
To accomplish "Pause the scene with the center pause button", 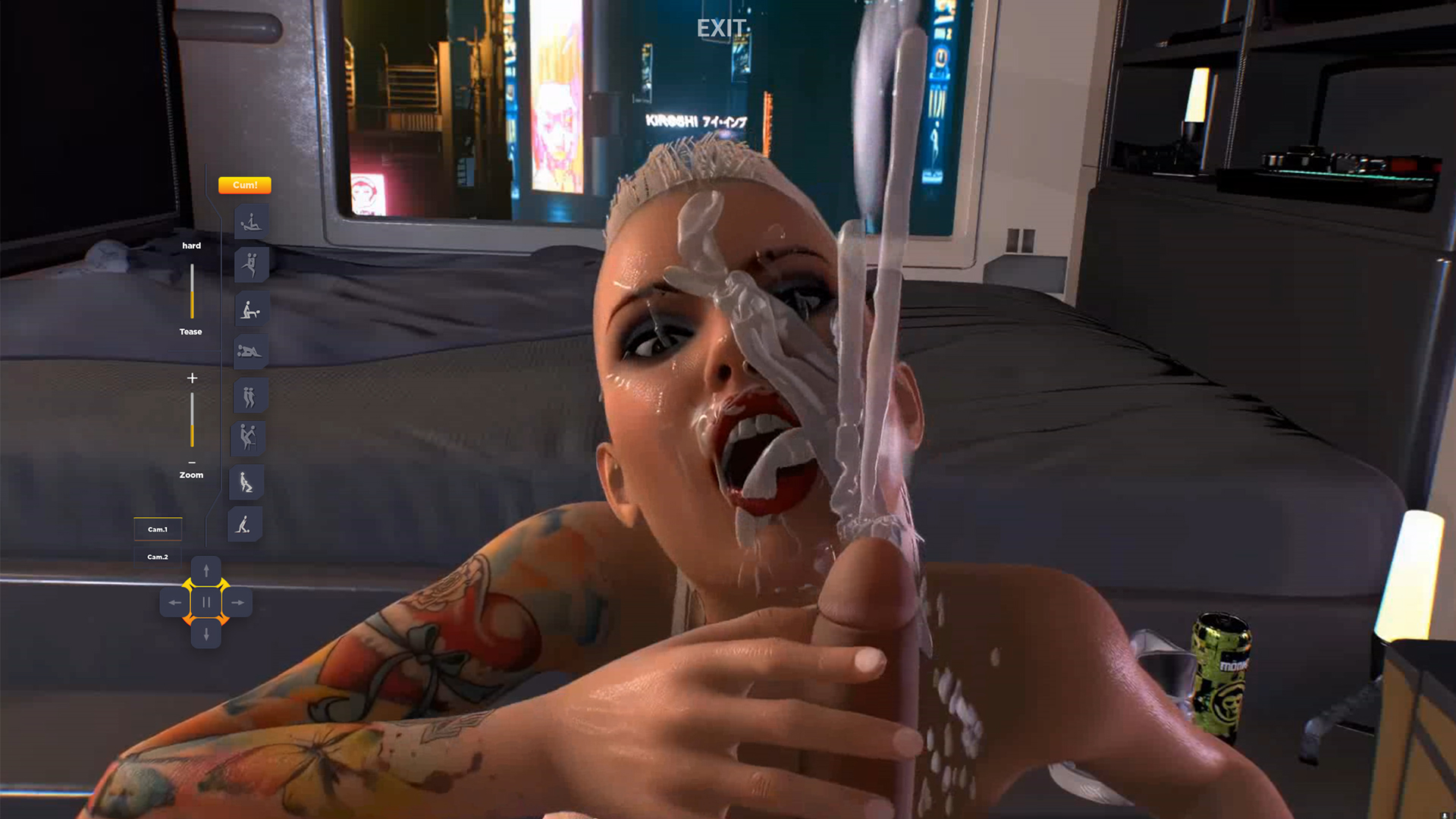I will click(206, 602).
